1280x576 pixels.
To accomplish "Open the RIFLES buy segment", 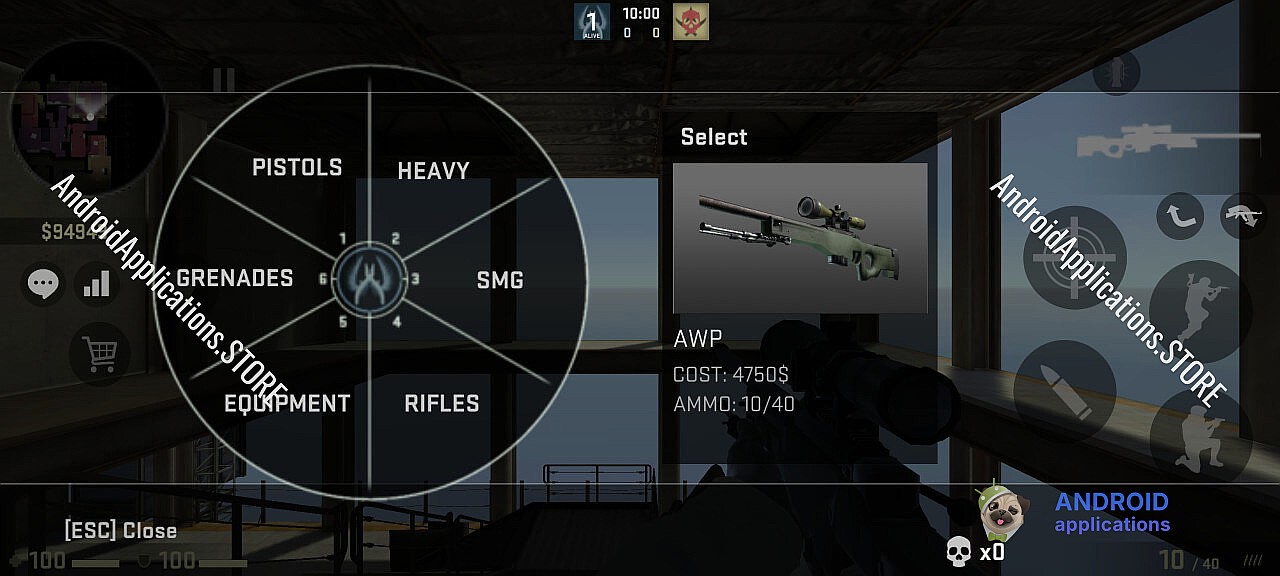I will (441, 403).
